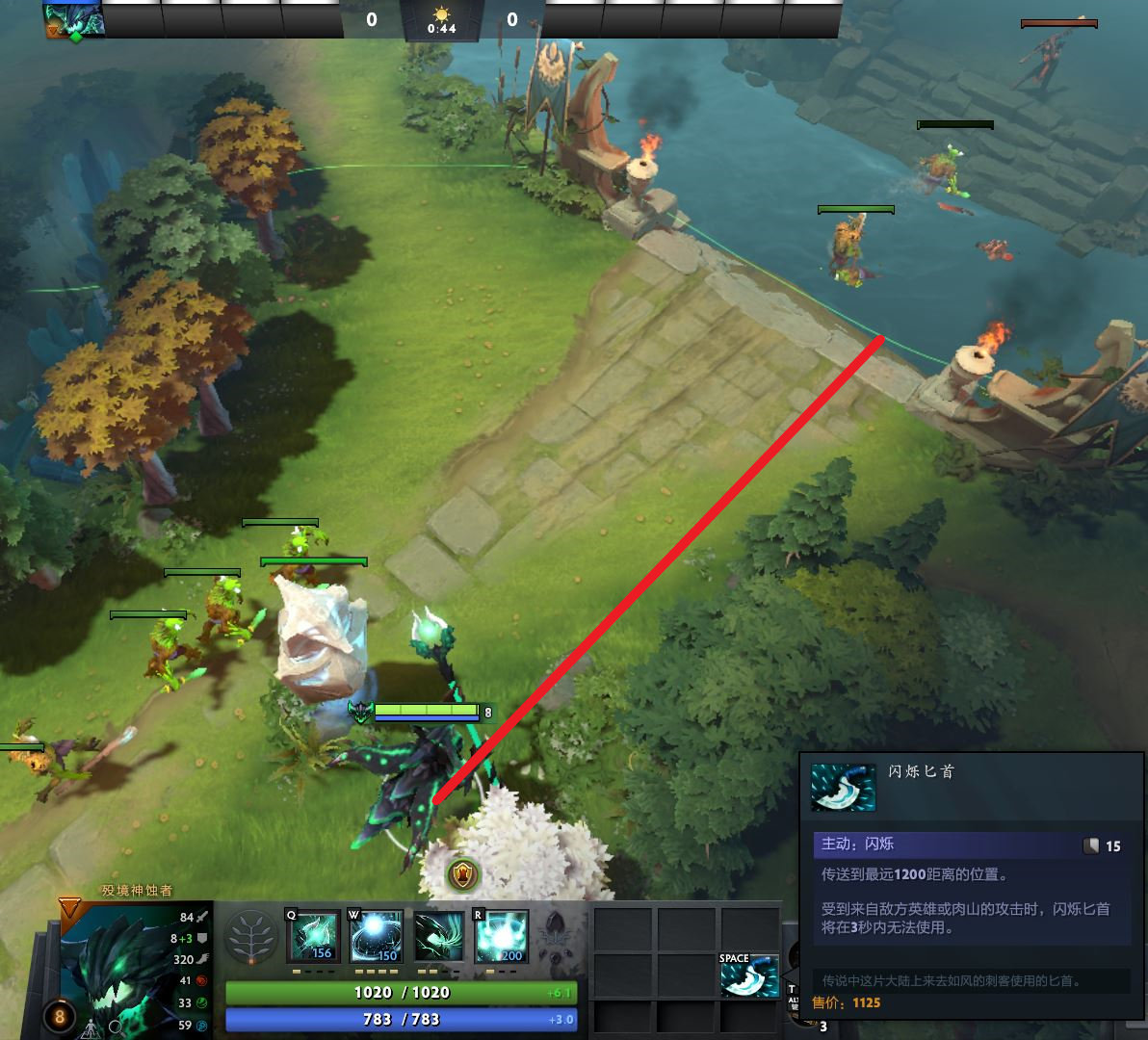Screen dimensions: 1148x1040
Task: Cast the Arcane Orb ability (Q)
Action: coord(314,936)
